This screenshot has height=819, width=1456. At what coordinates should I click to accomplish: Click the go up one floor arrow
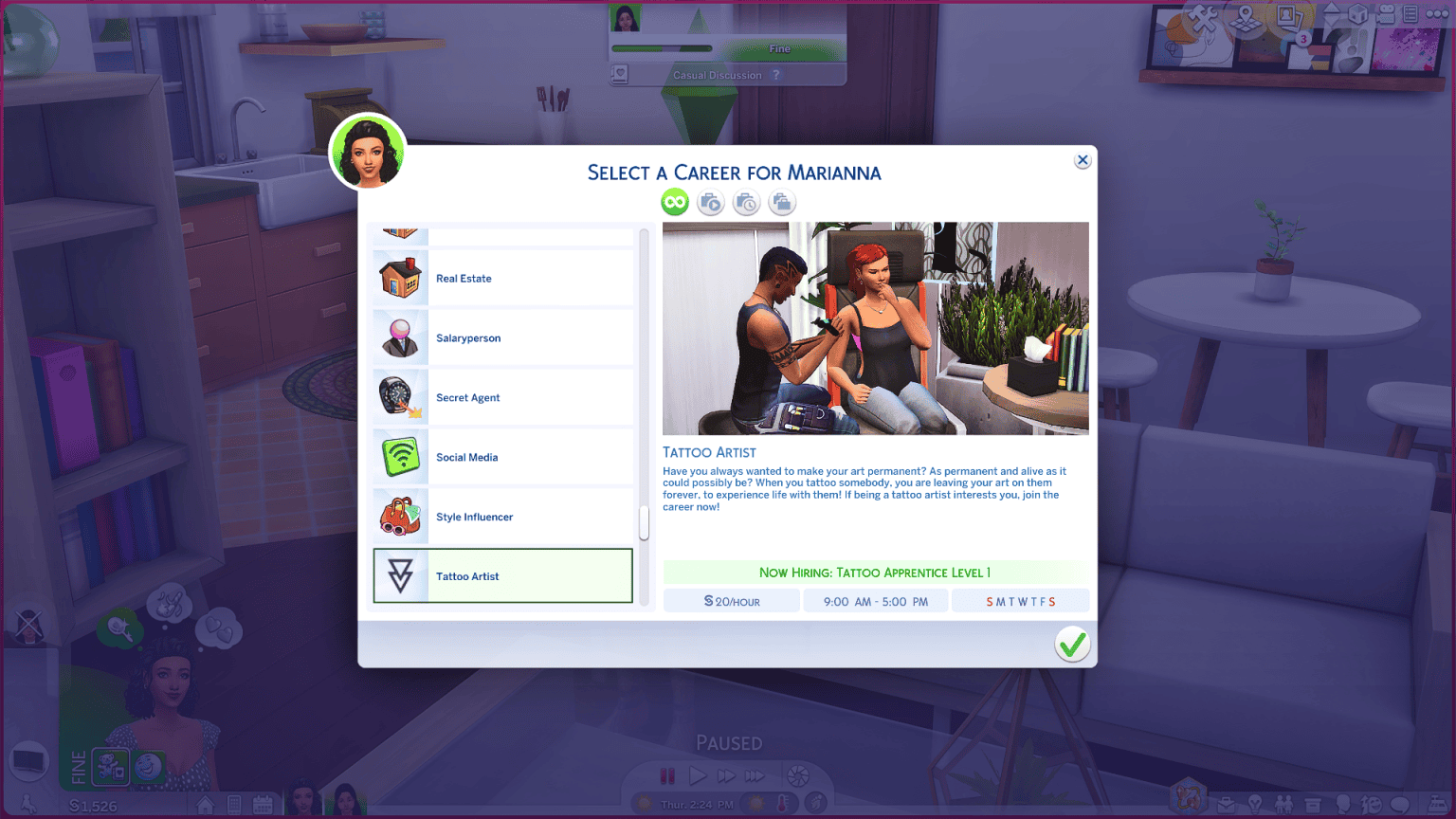[x=1331, y=9]
